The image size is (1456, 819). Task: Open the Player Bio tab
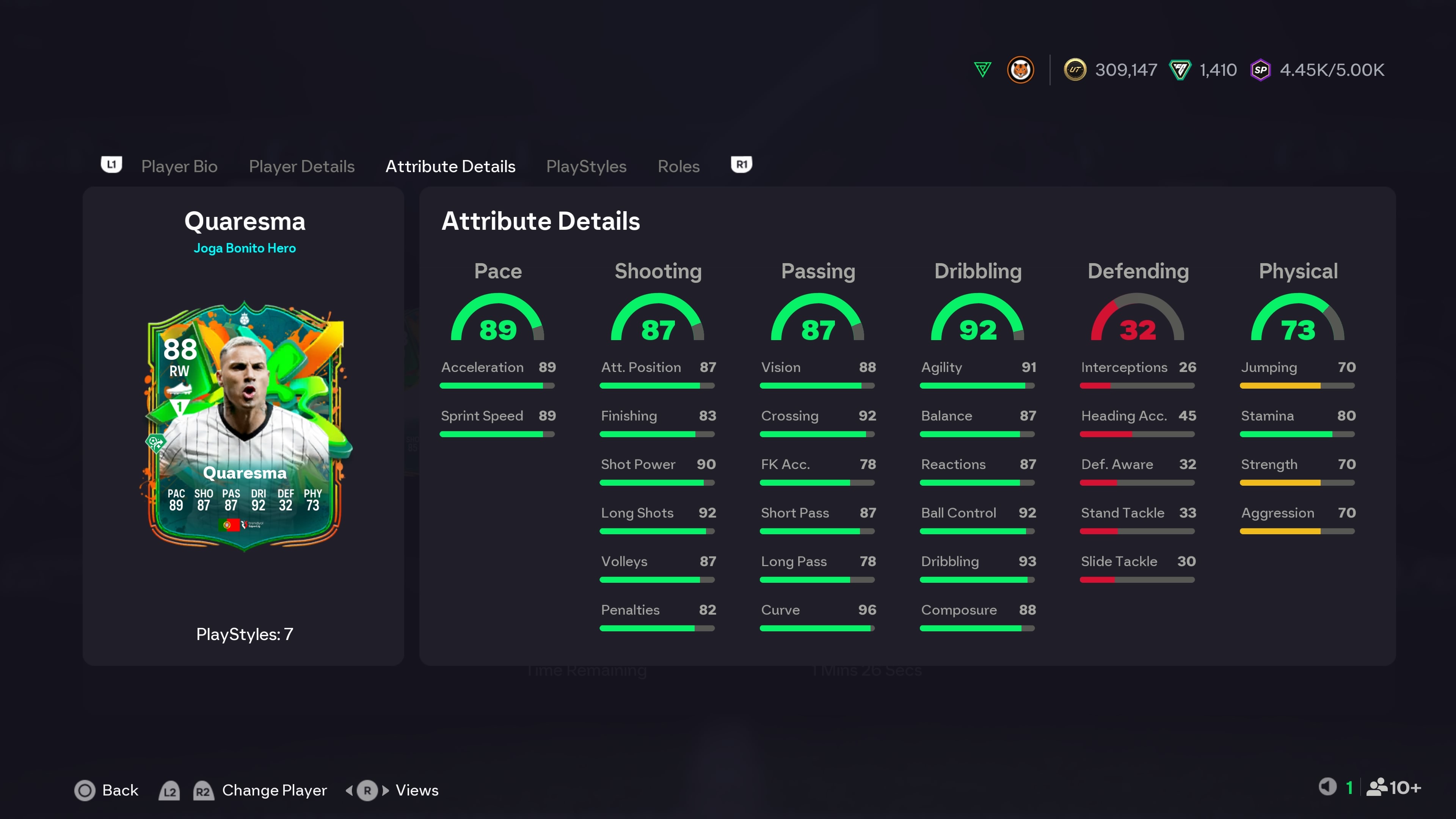click(x=179, y=166)
